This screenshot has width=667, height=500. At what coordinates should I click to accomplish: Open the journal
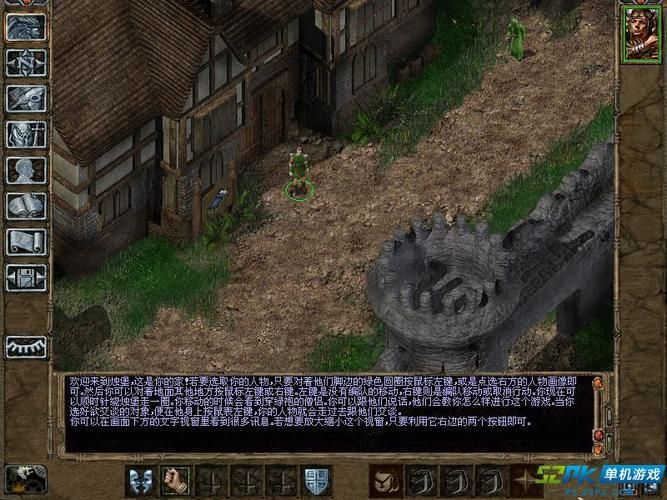click(x=26, y=98)
